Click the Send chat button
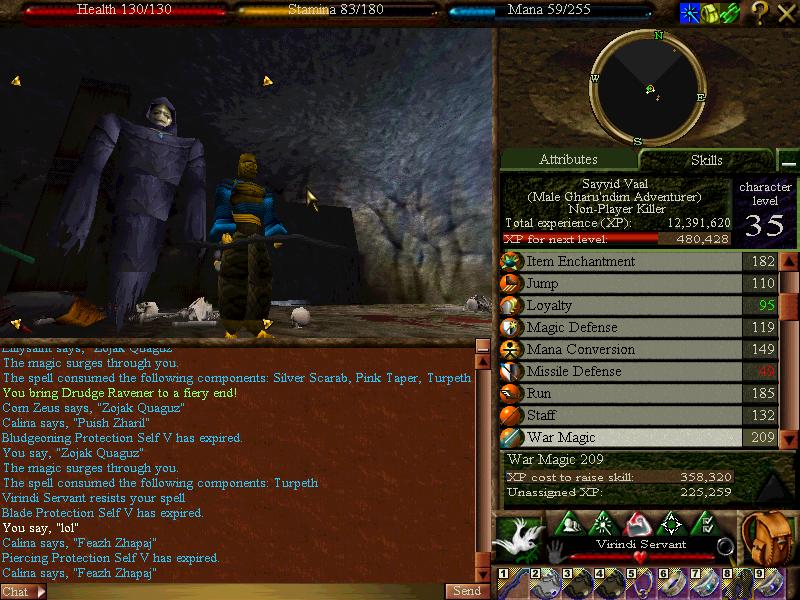 (467, 591)
